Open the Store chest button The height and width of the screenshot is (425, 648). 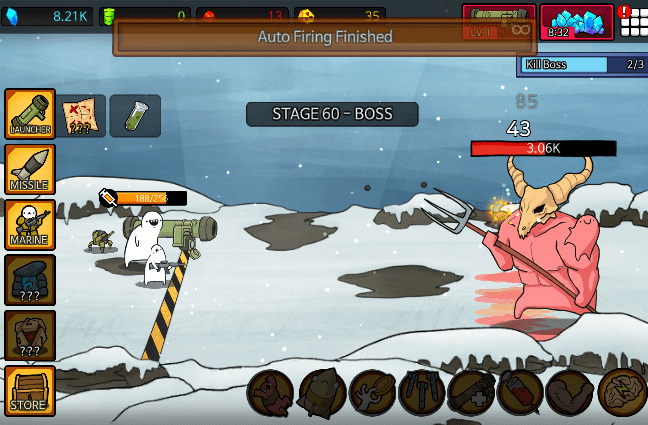pos(29,390)
